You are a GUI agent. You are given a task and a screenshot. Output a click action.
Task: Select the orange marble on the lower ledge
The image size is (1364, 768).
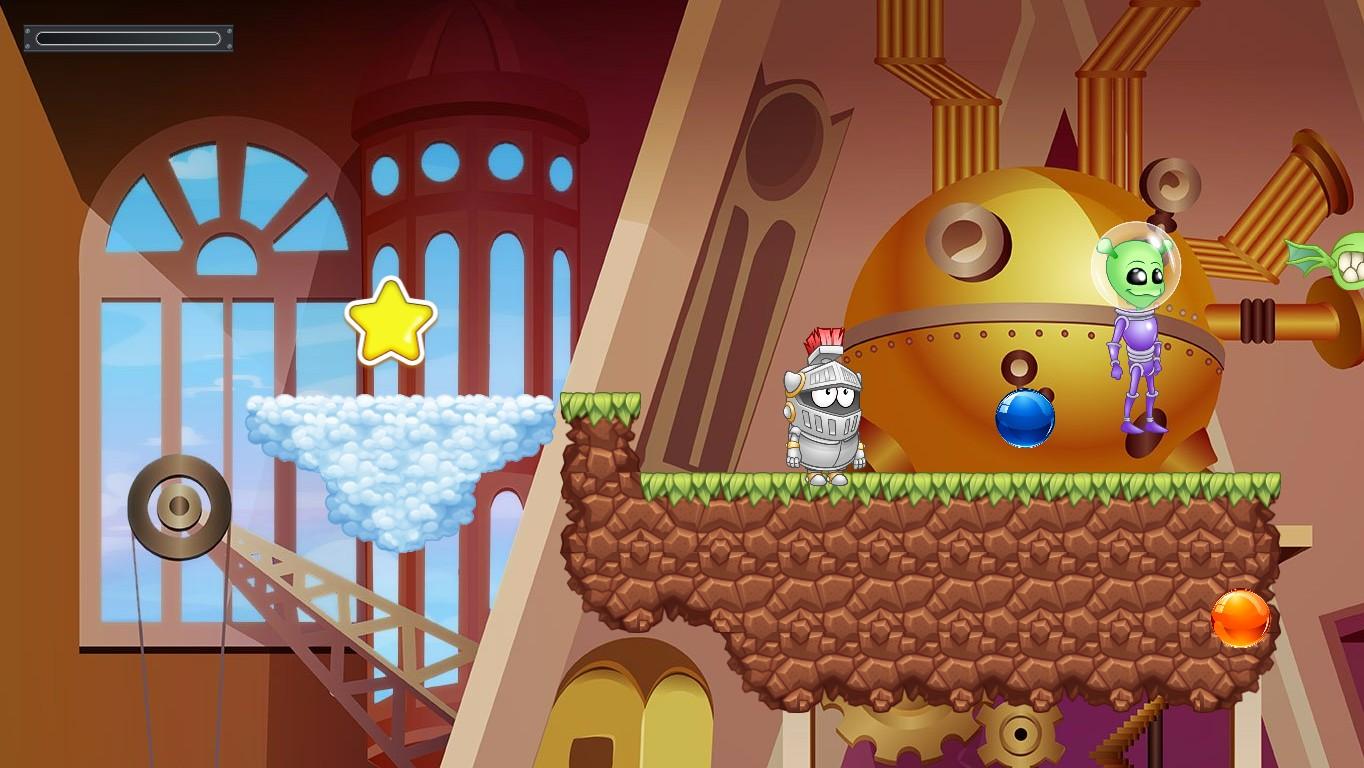1240,620
